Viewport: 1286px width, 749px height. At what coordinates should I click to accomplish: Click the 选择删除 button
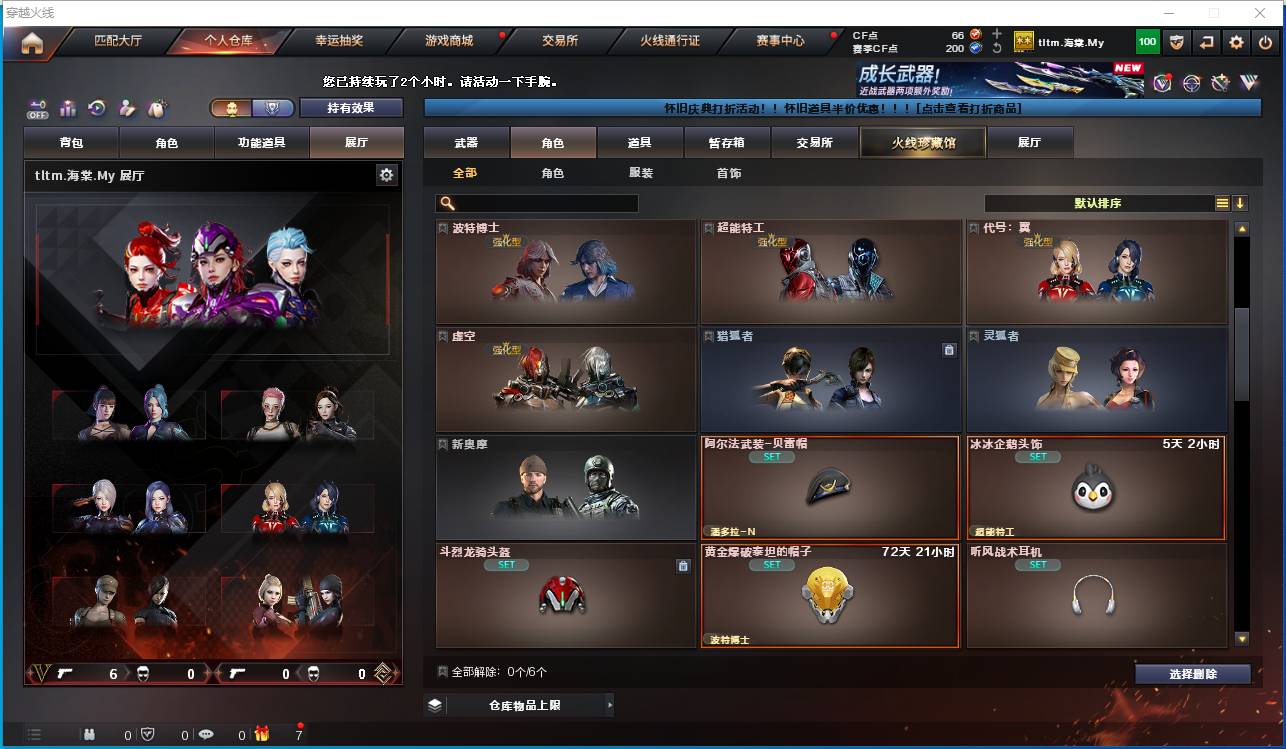[x=1192, y=674]
